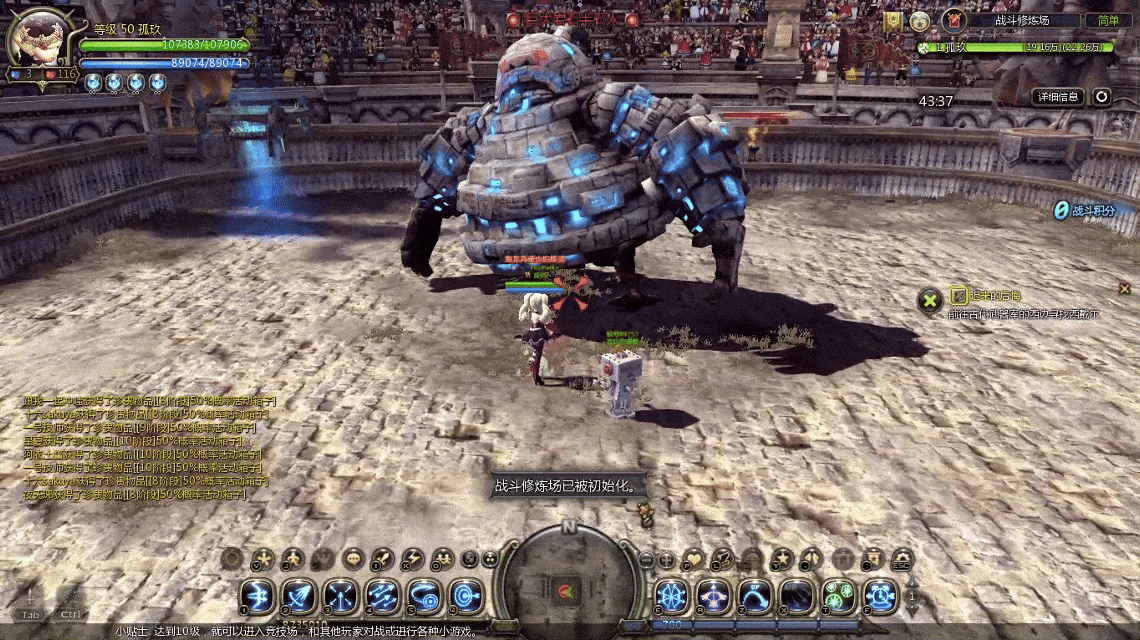Viewport: 1140px width, 640px height.
Task: Click the player character portrait
Action: coord(37,40)
